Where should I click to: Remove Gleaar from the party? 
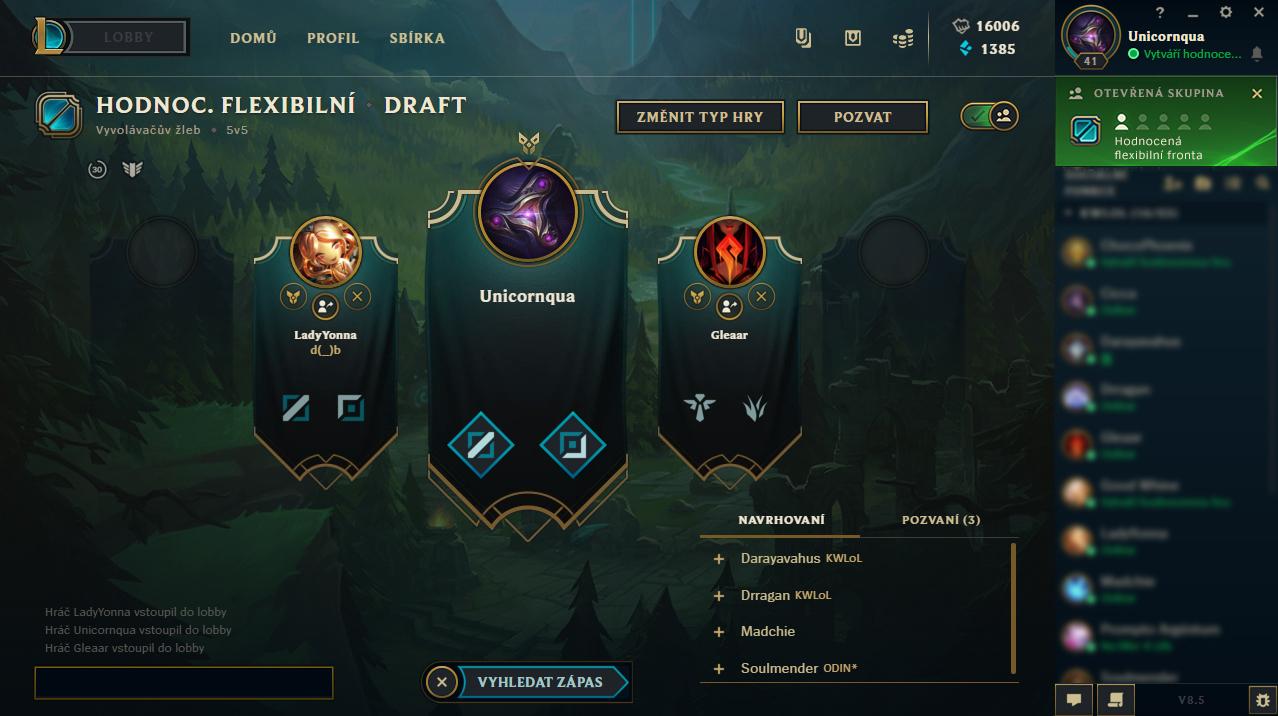pos(761,296)
